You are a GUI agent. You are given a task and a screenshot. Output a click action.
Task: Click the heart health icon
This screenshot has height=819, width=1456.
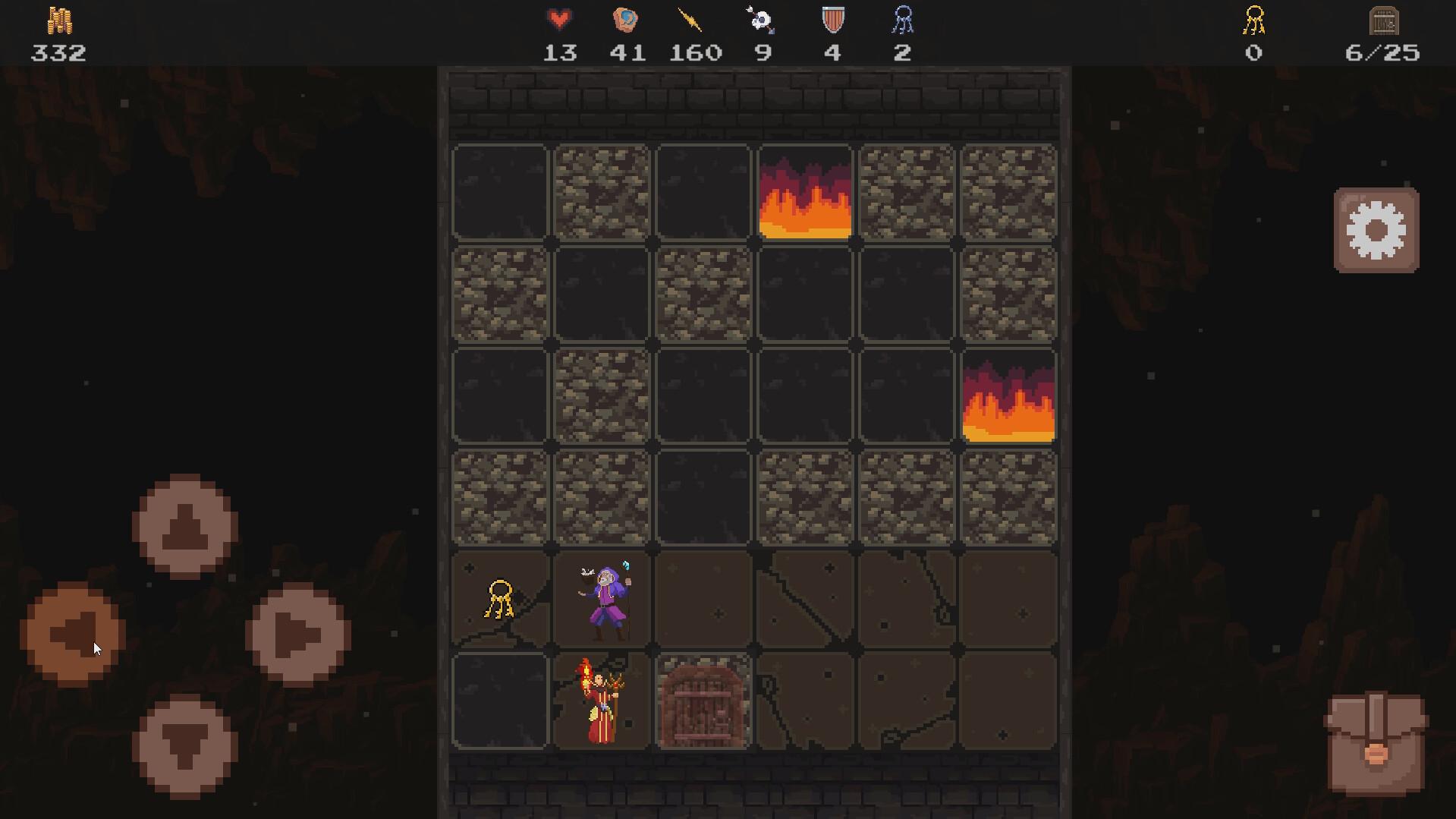tap(559, 20)
